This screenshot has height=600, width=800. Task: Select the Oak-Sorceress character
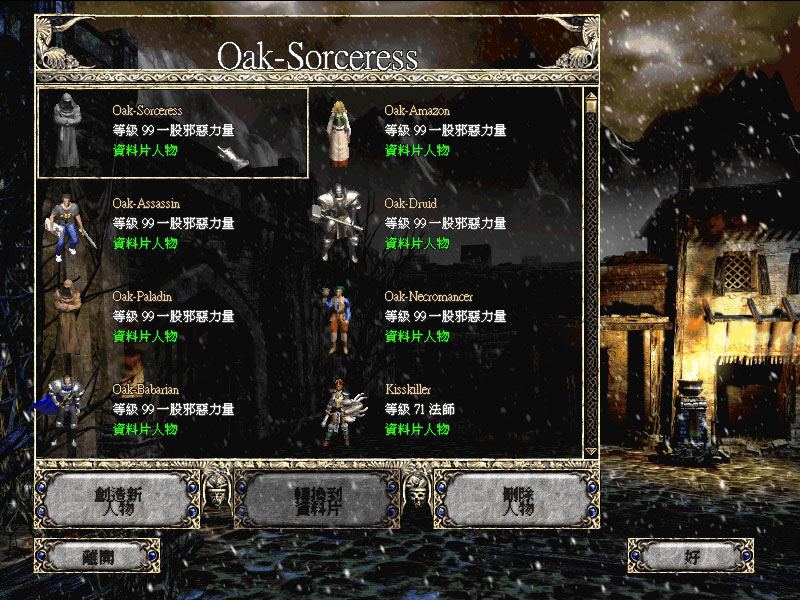click(x=172, y=132)
